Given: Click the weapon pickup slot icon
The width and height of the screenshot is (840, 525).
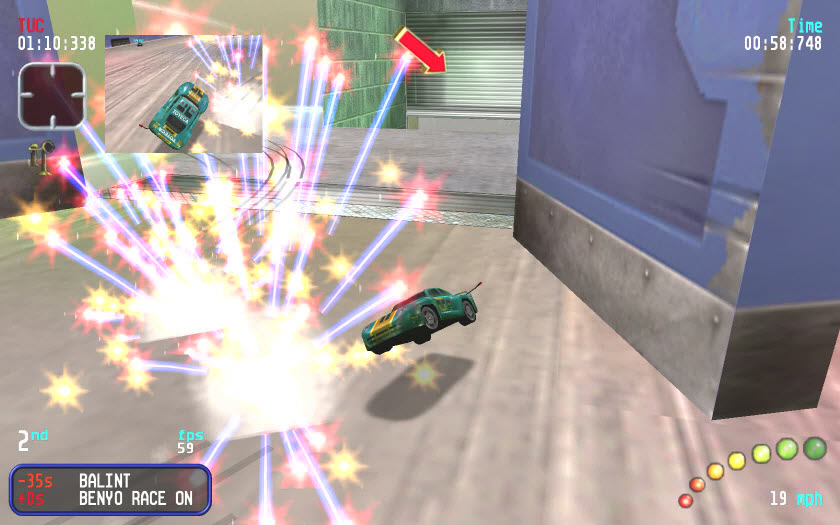Looking at the screenshot, I should pyautogui.click(x=51, y=95).
